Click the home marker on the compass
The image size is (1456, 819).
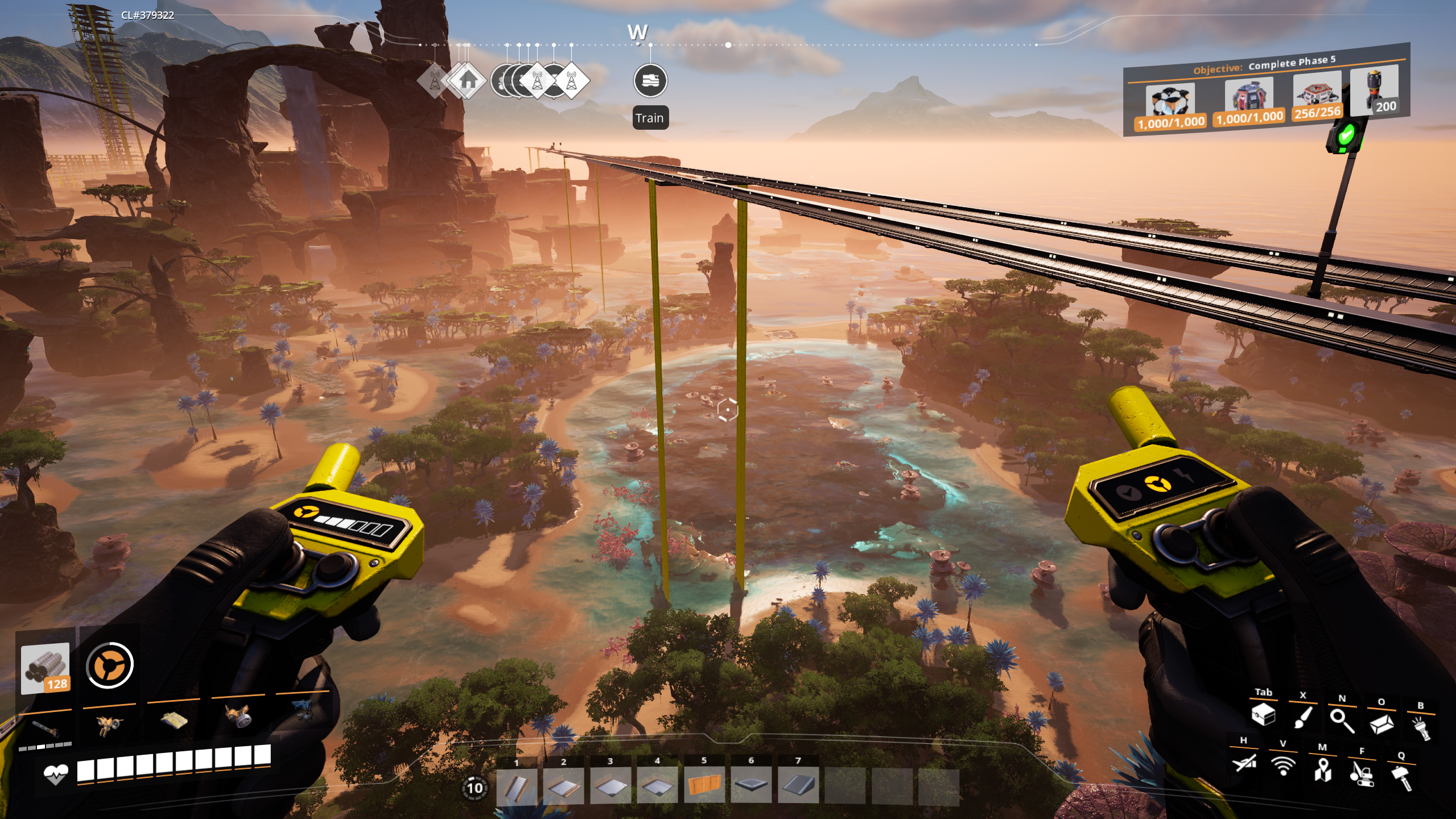pyautogui.click(x=467, y=80)
